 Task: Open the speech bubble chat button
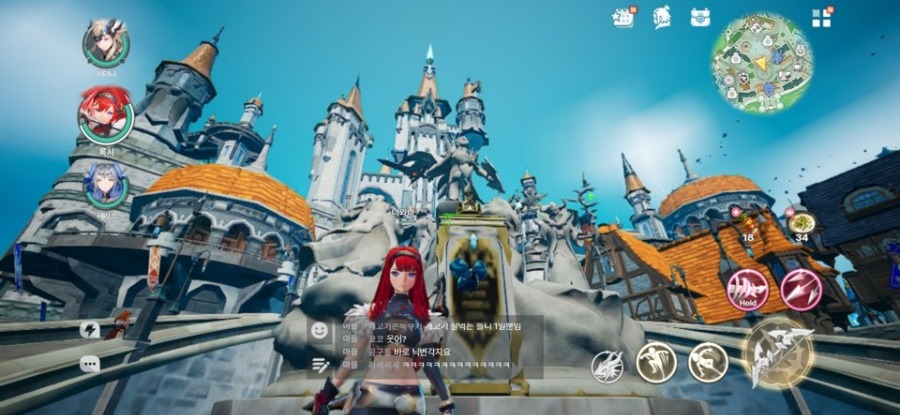coord(90,364)
